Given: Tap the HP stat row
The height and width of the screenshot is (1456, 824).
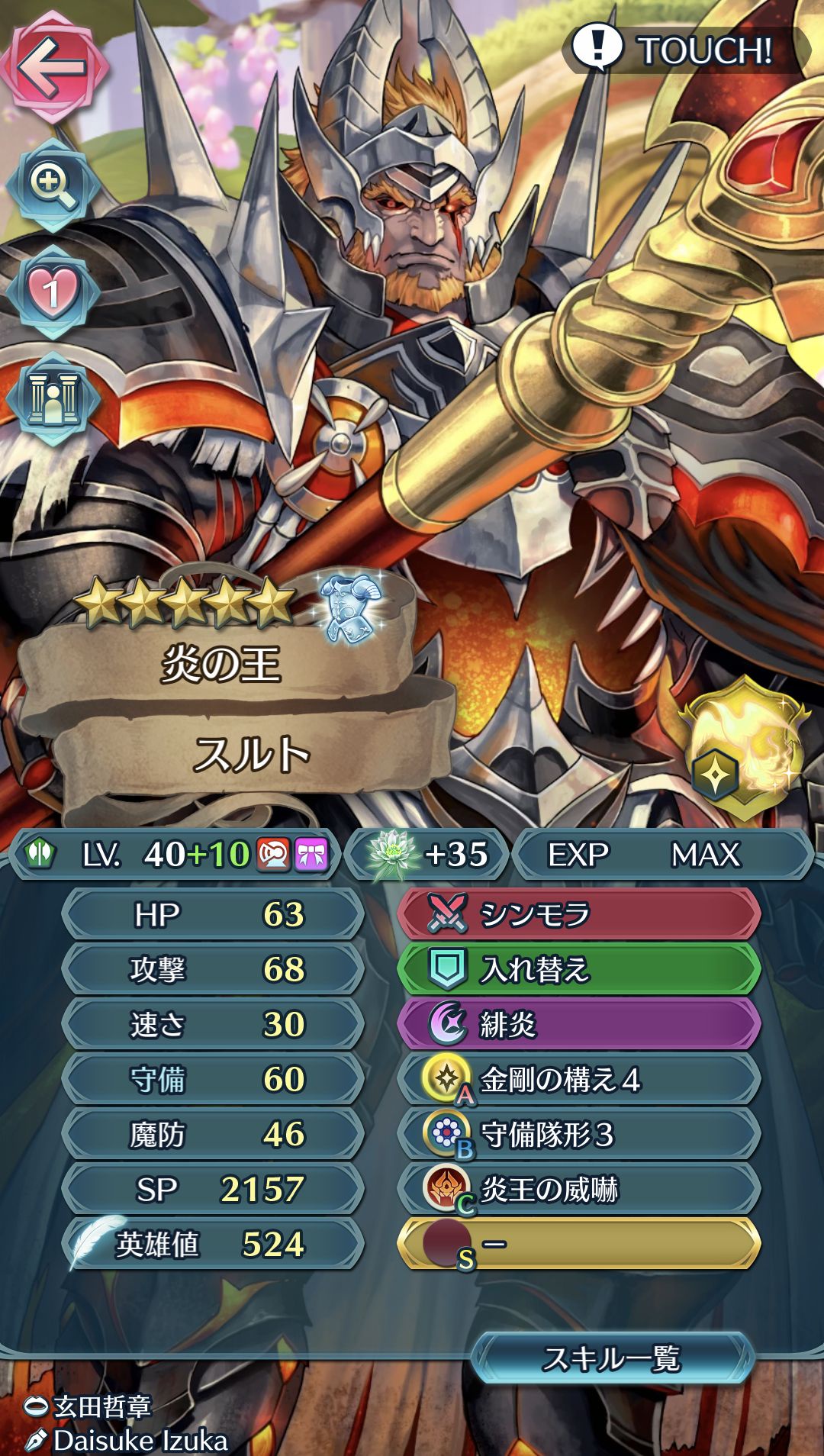Looking at the screenshot, I should click(212, 914).
